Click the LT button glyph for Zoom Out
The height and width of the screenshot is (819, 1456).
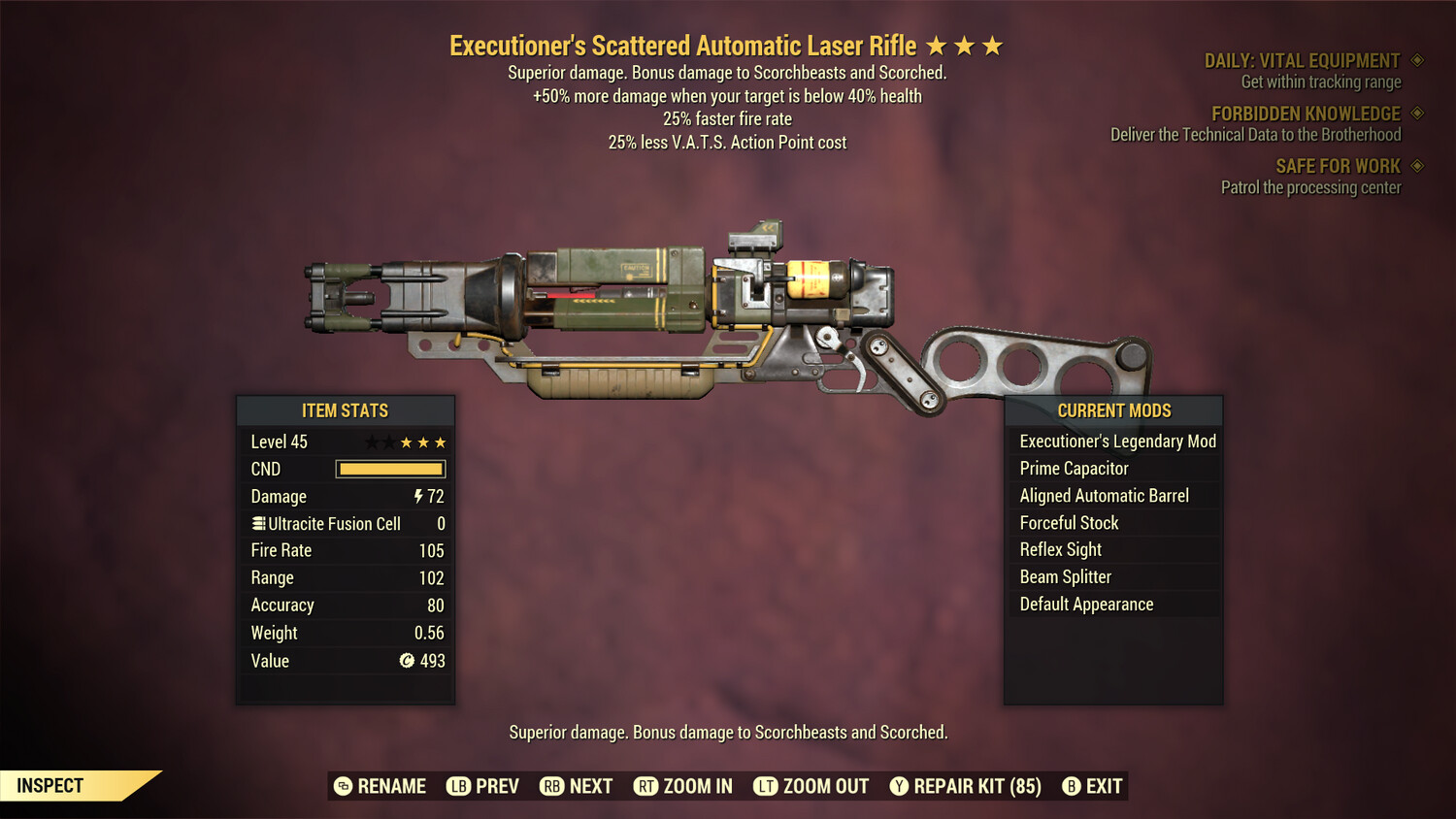pyautogui.click(x=766, y=786)
